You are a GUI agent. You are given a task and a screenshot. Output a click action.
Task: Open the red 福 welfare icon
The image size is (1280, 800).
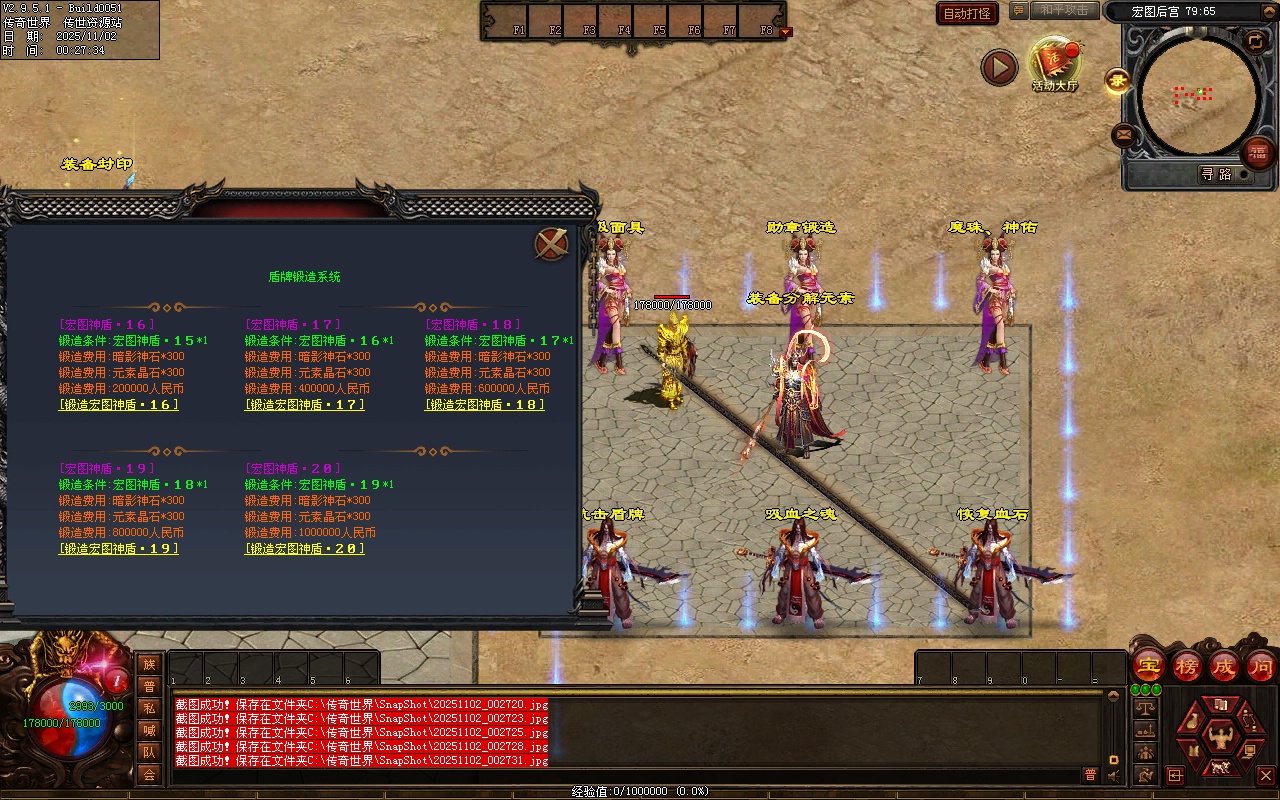click(x=1257, y=152)
